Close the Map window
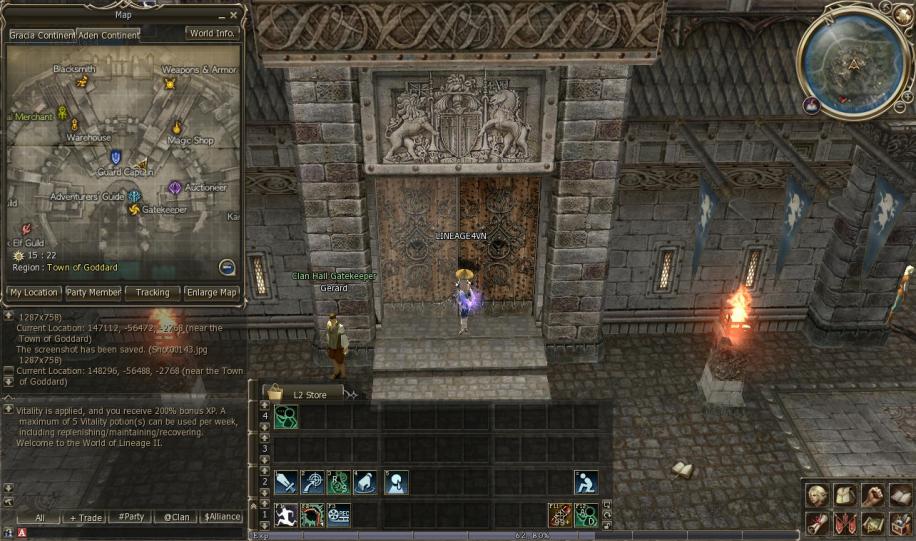916x541 pixels. [234, 15]
